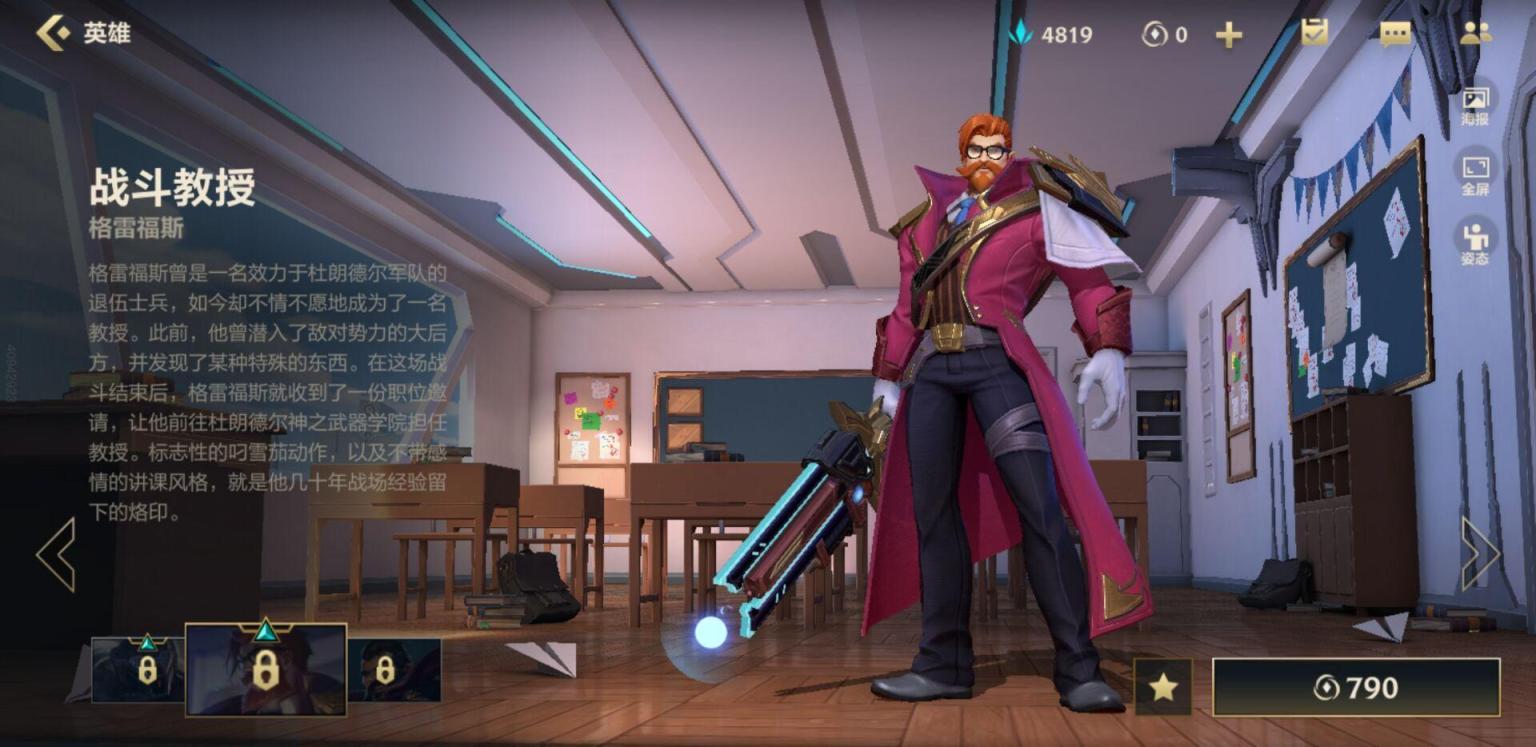Buy the skin for 790

1356,687
